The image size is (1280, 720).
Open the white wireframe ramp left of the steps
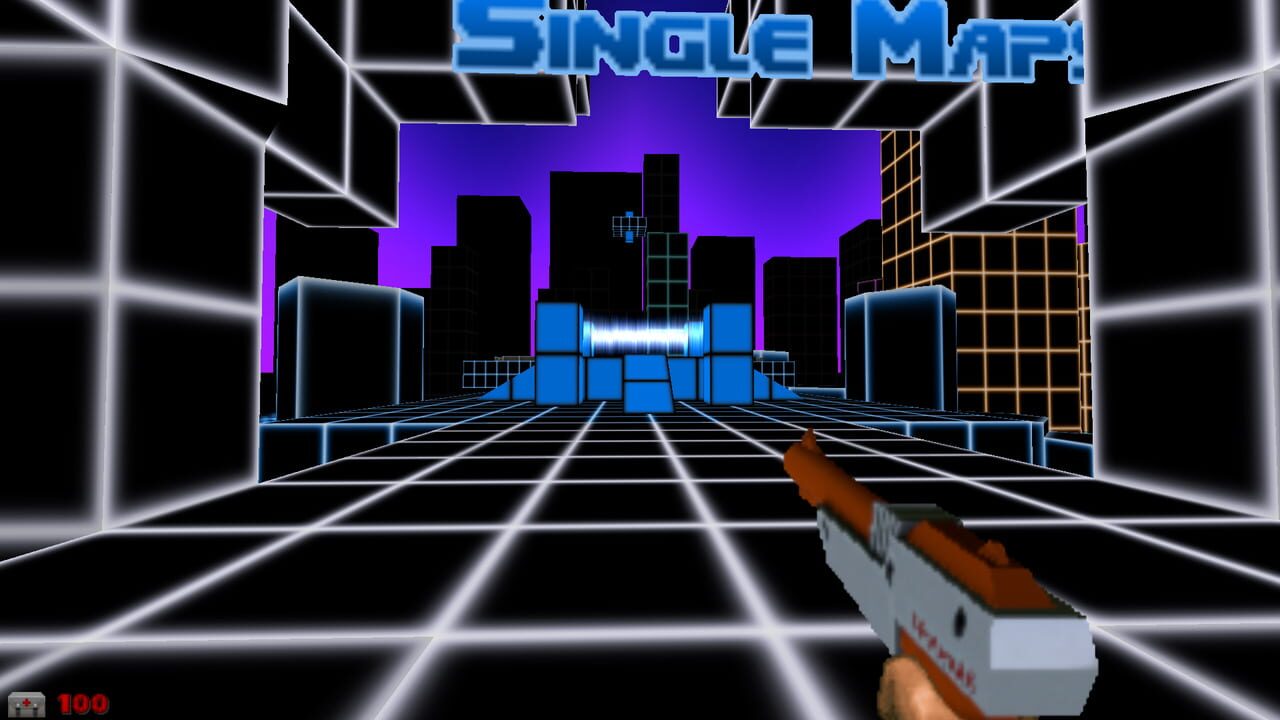coord(490,375)
